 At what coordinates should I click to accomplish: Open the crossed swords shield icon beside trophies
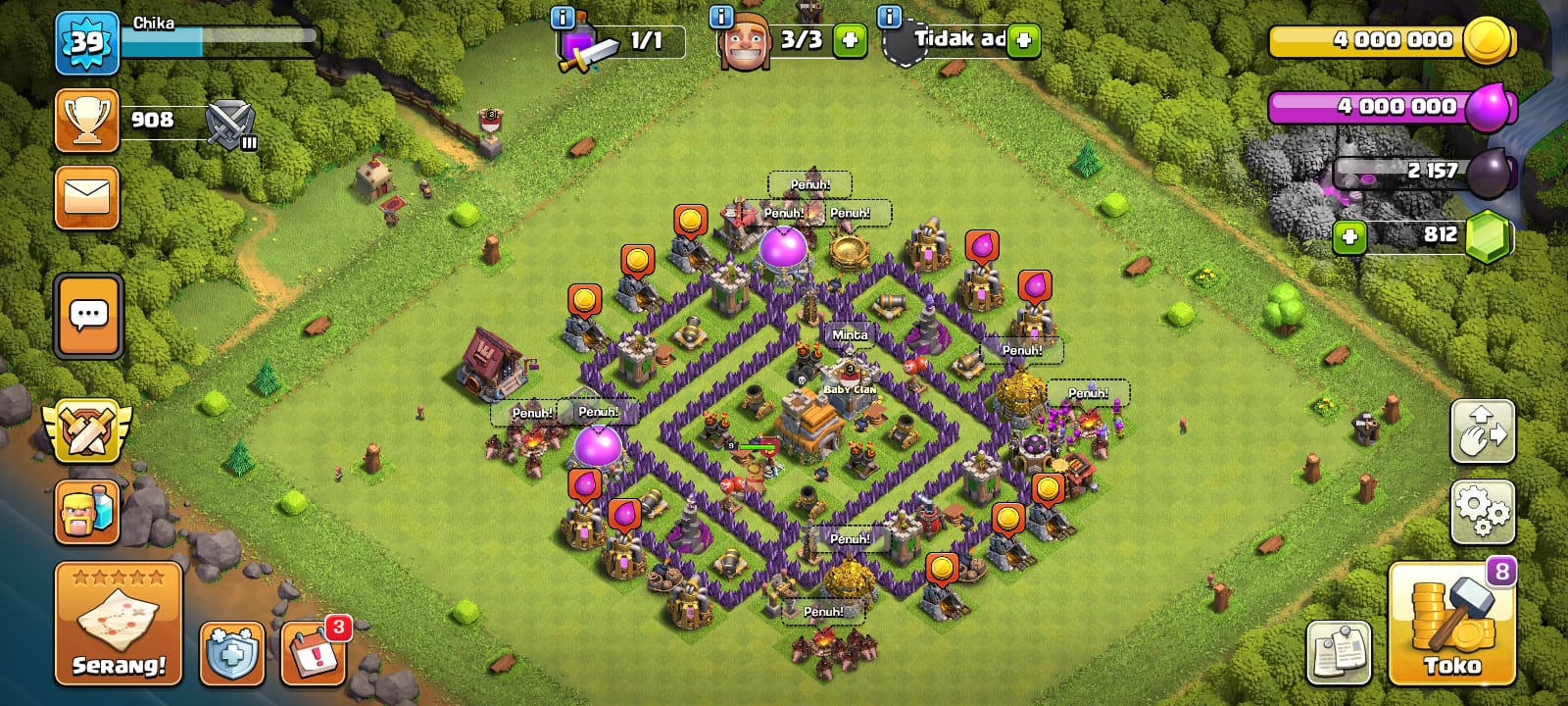point(231,125)
